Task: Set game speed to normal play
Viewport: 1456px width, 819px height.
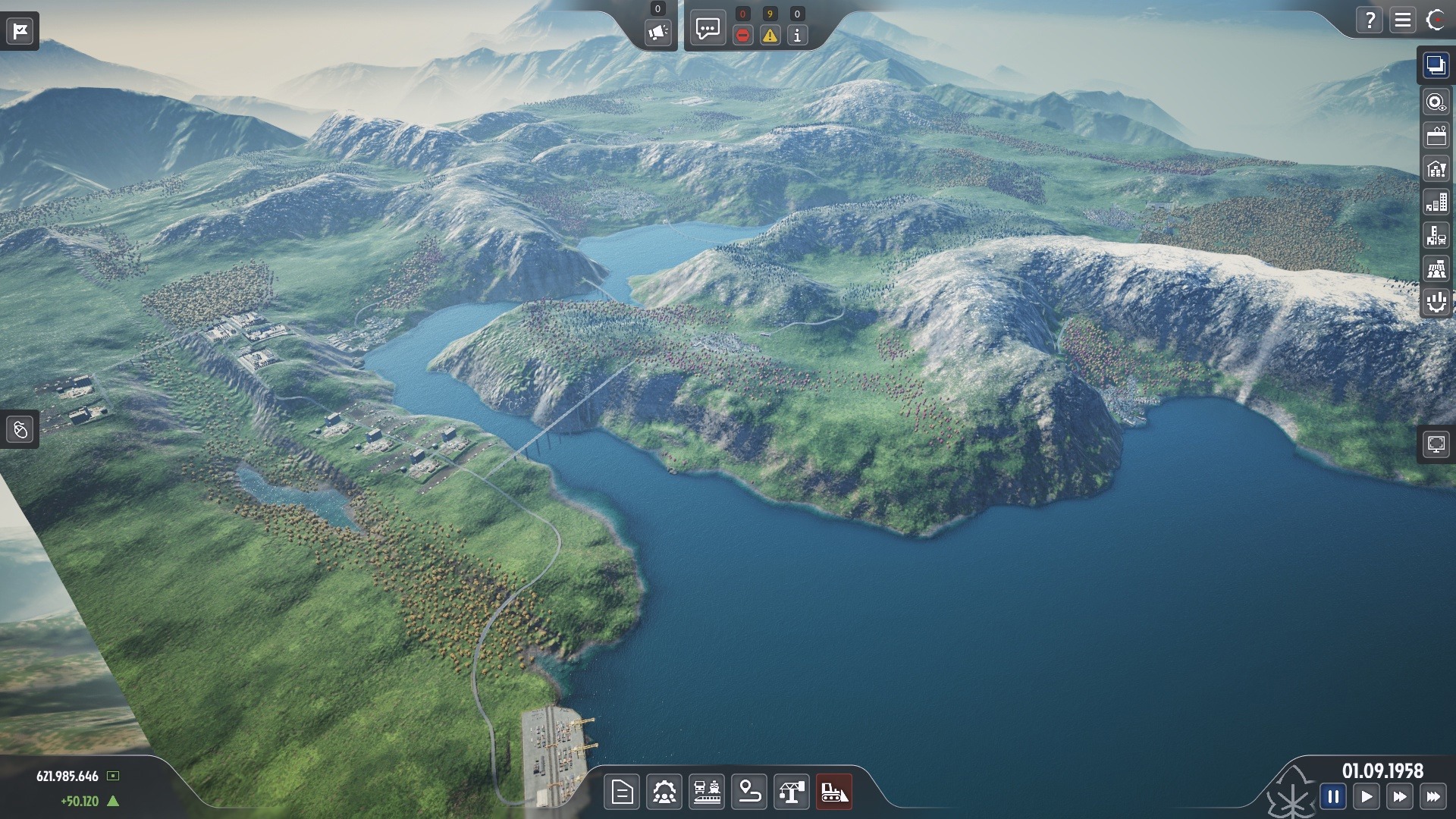Action: tap(1366, 797)
